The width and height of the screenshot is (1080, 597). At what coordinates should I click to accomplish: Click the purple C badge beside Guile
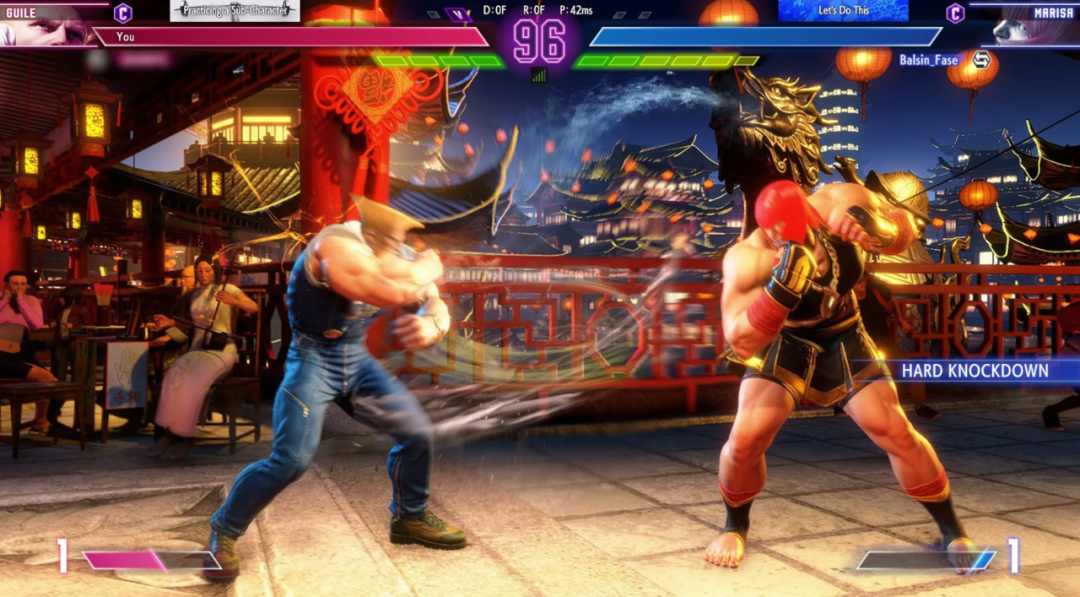122,13
